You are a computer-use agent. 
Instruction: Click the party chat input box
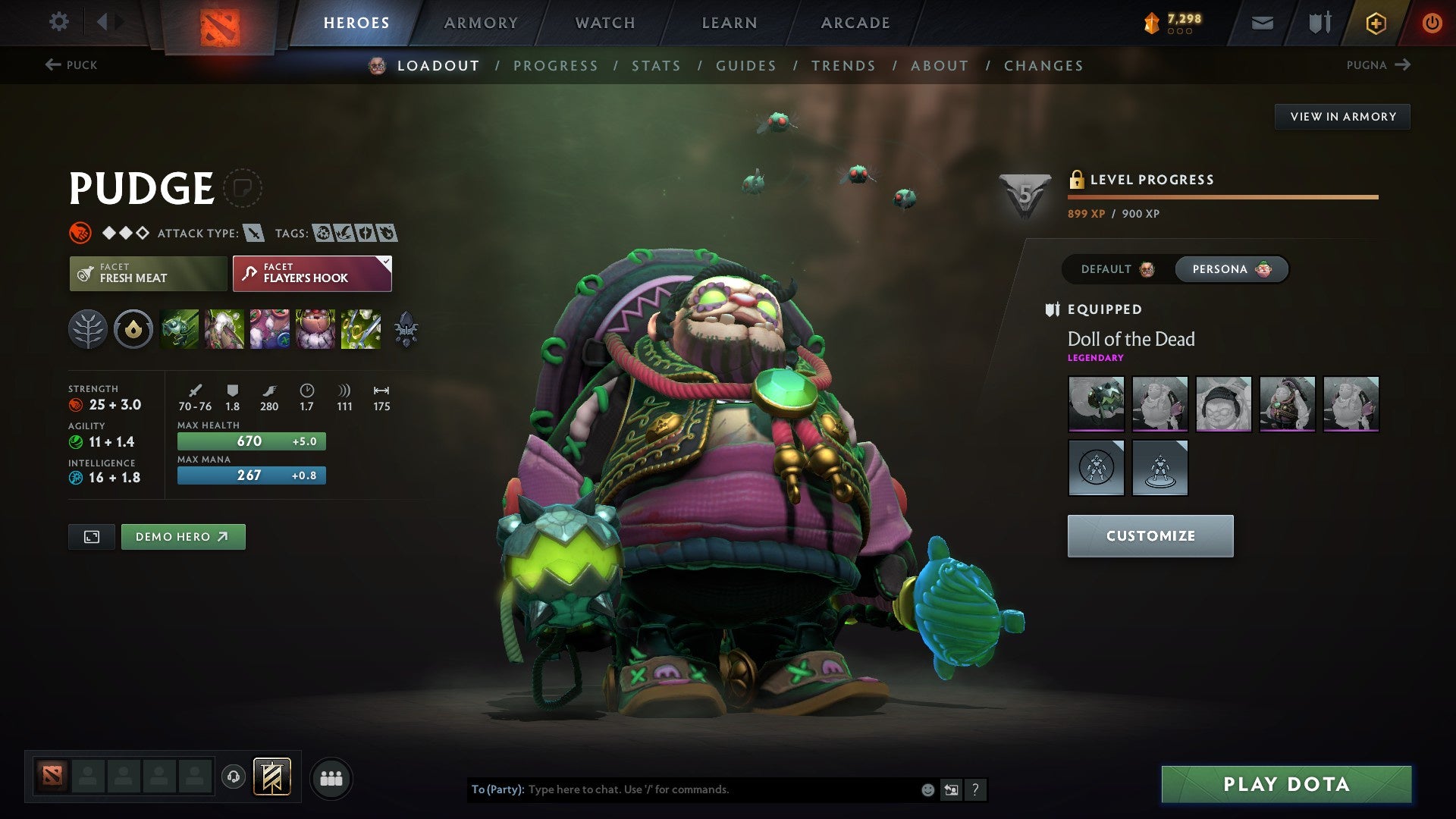(x=720, y=789)
